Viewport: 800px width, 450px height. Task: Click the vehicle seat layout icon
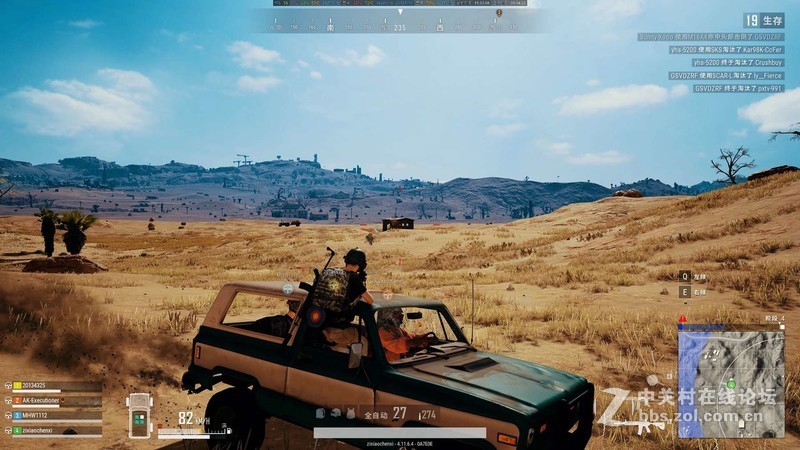tap(140, 414)
